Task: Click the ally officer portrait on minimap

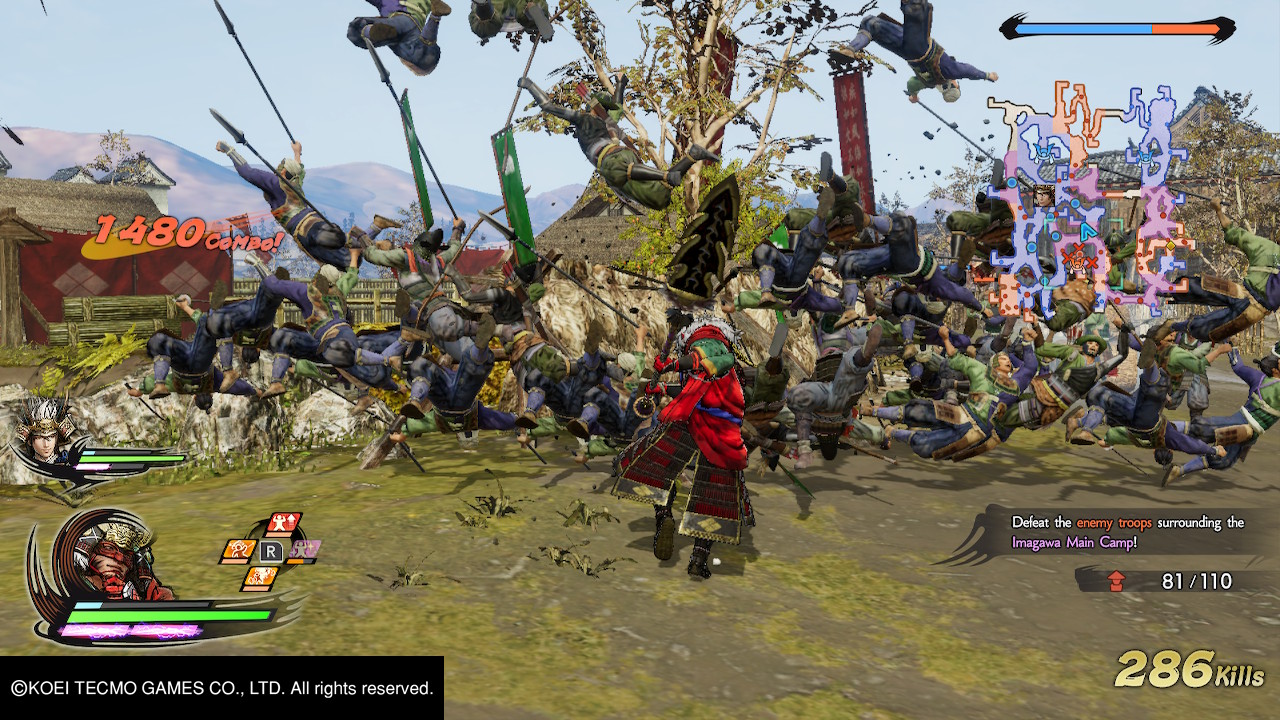Action: coord(1044,195)
